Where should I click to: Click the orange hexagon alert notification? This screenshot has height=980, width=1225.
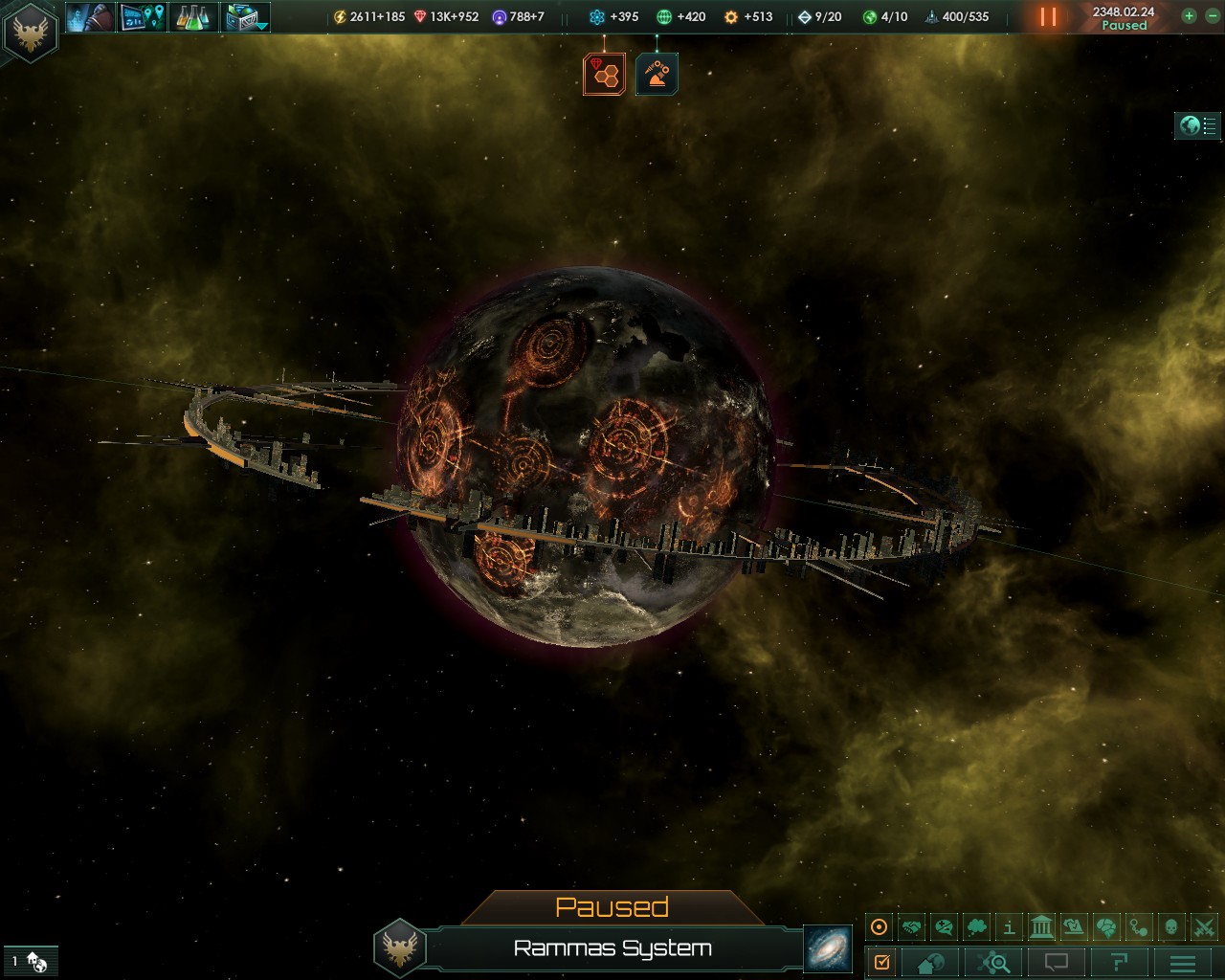tap(603, 73)
